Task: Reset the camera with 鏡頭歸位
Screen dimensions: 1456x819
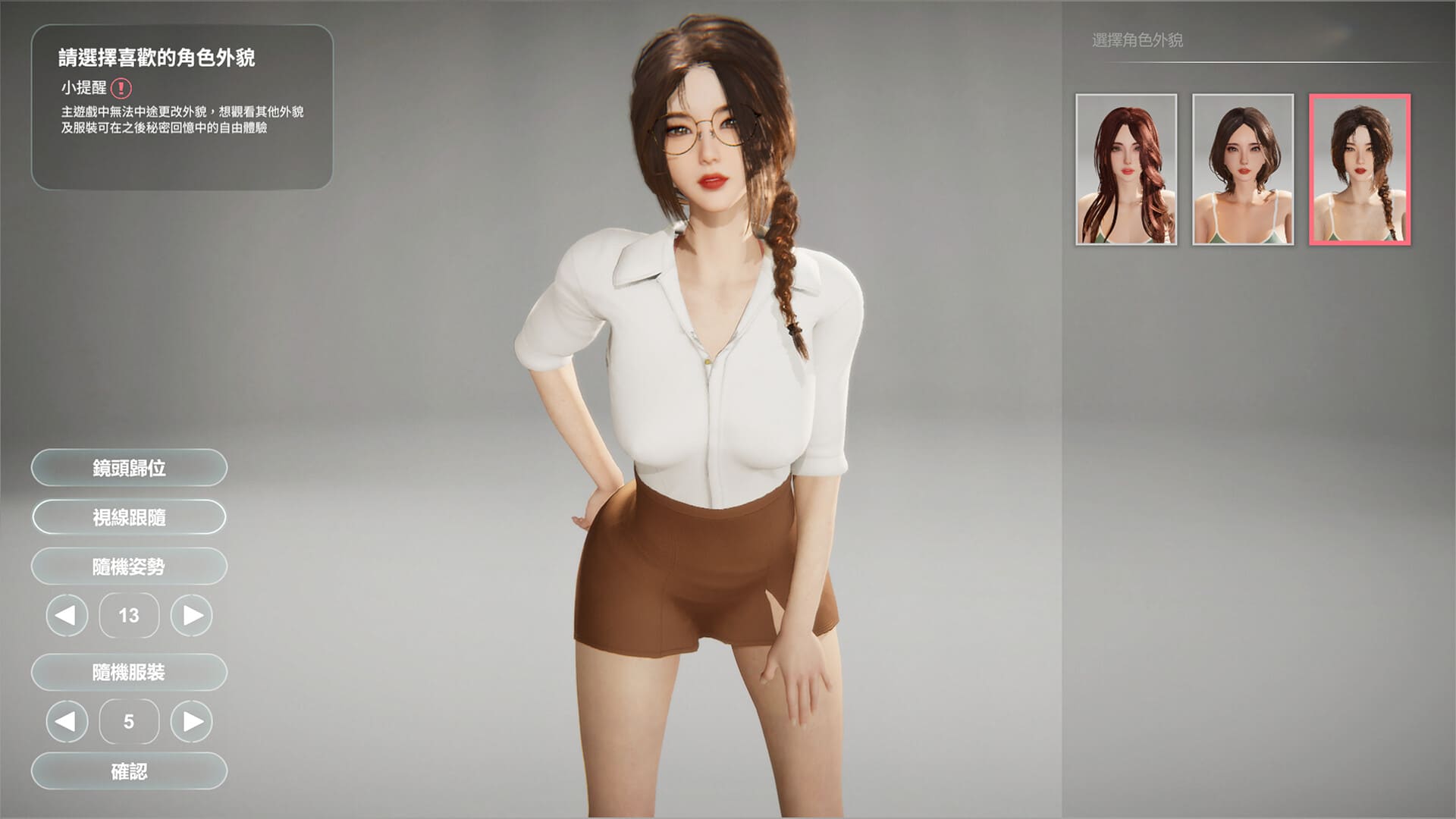Action: coord(129,468)
